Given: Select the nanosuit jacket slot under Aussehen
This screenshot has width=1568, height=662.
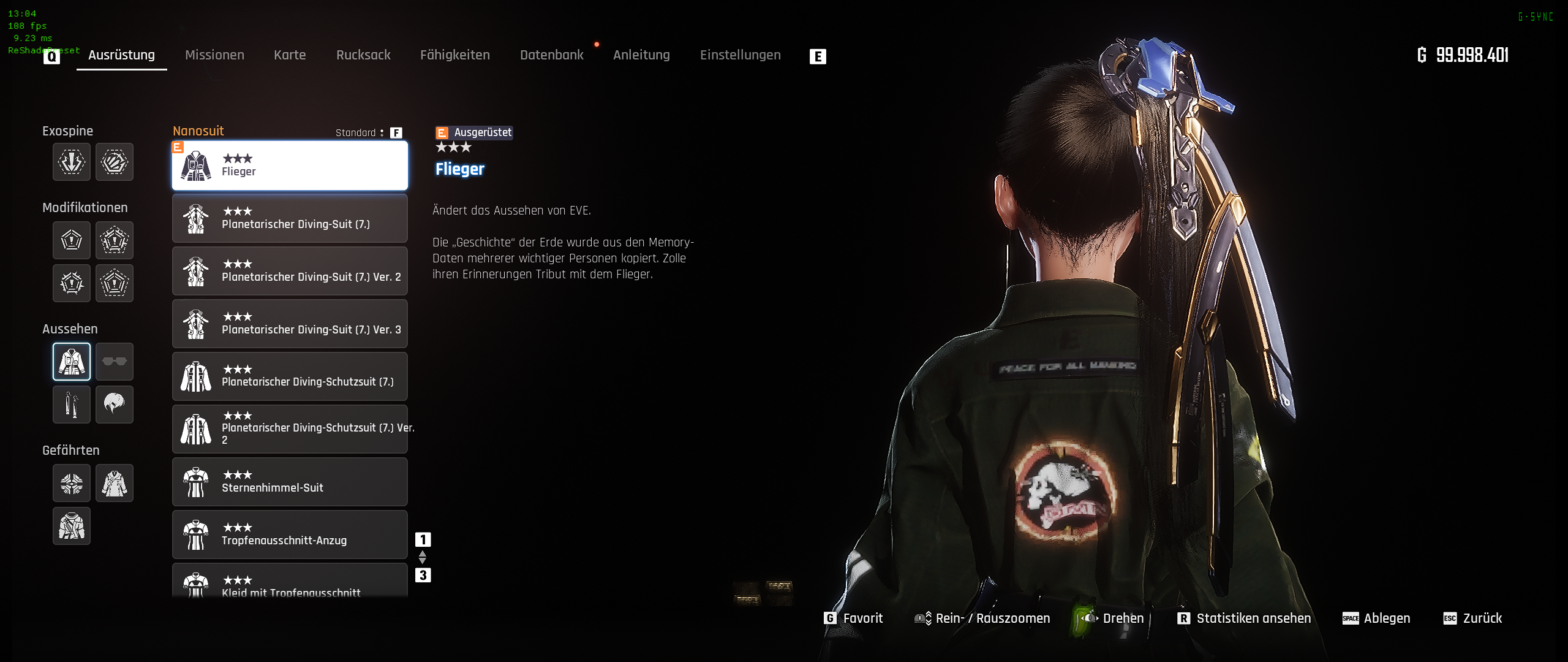Looking at the screenshot, I should (72, 362).
